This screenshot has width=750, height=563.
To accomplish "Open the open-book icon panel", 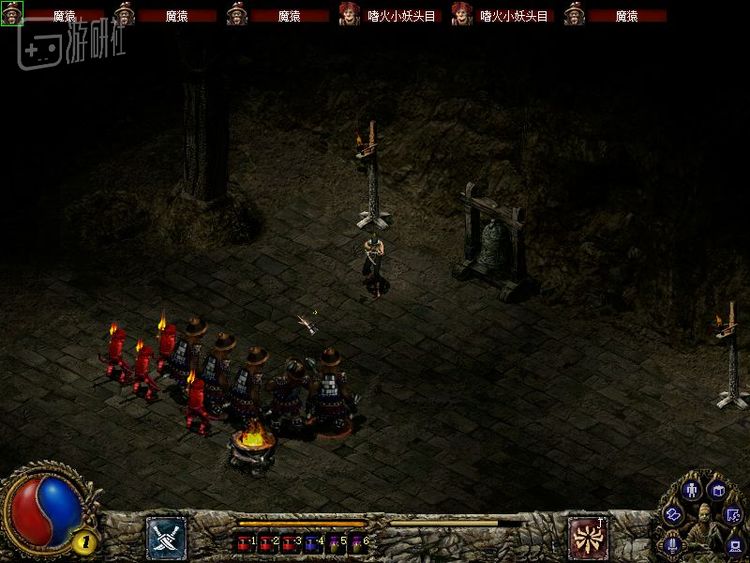I will tap(673, 513).
